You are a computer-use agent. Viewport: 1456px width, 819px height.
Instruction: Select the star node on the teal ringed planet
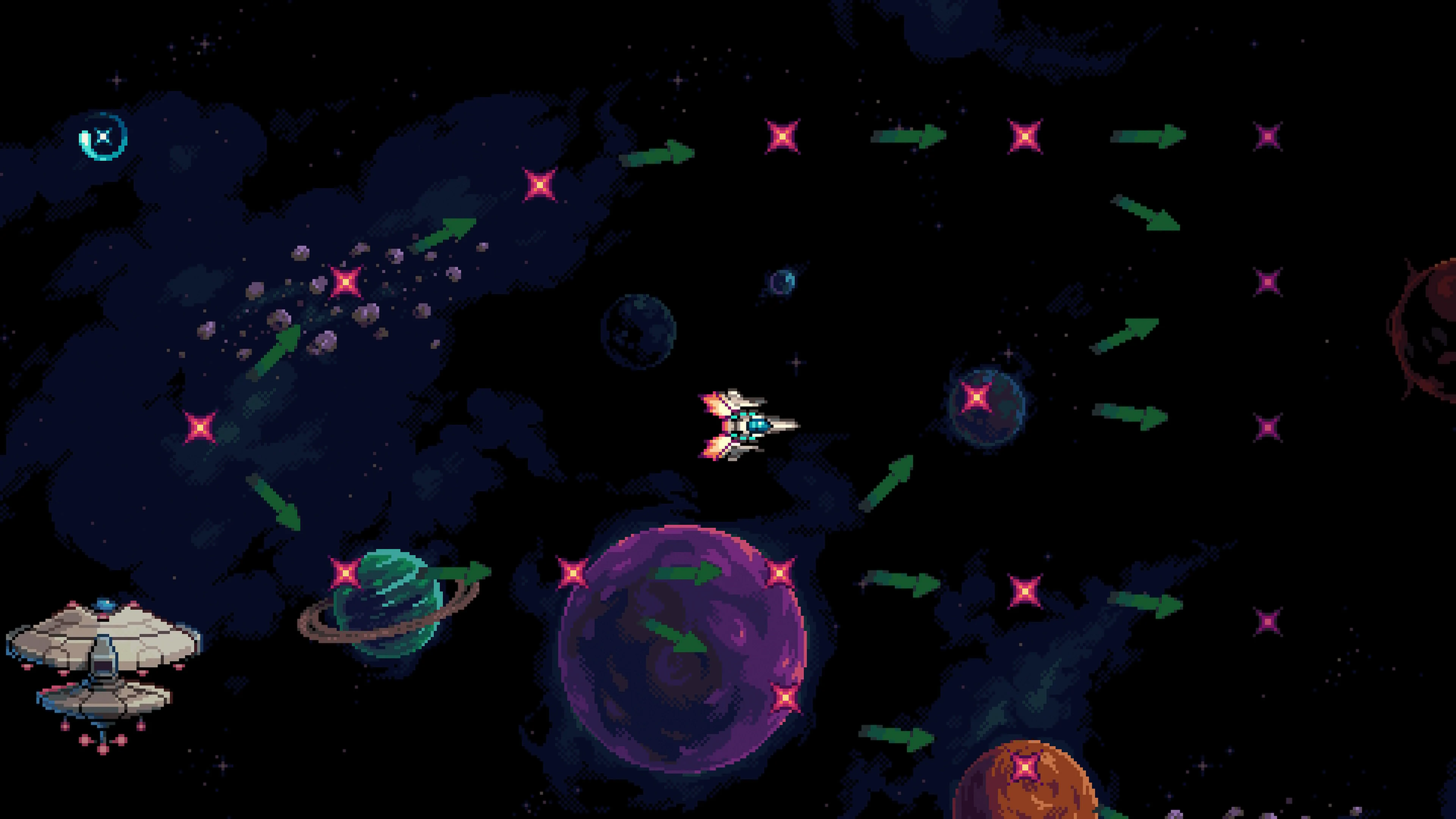[345, 573]
